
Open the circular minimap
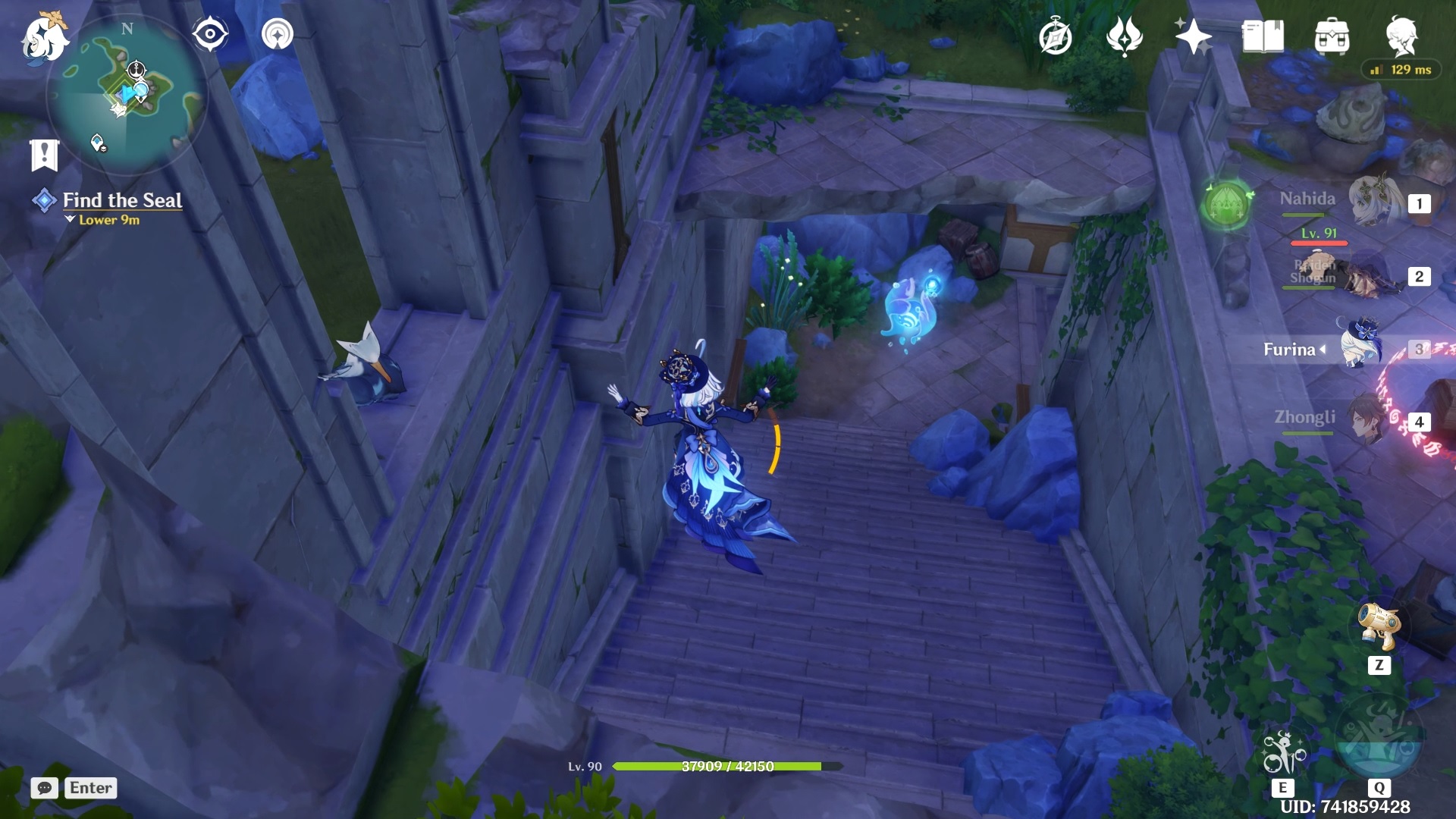point(126,96)
